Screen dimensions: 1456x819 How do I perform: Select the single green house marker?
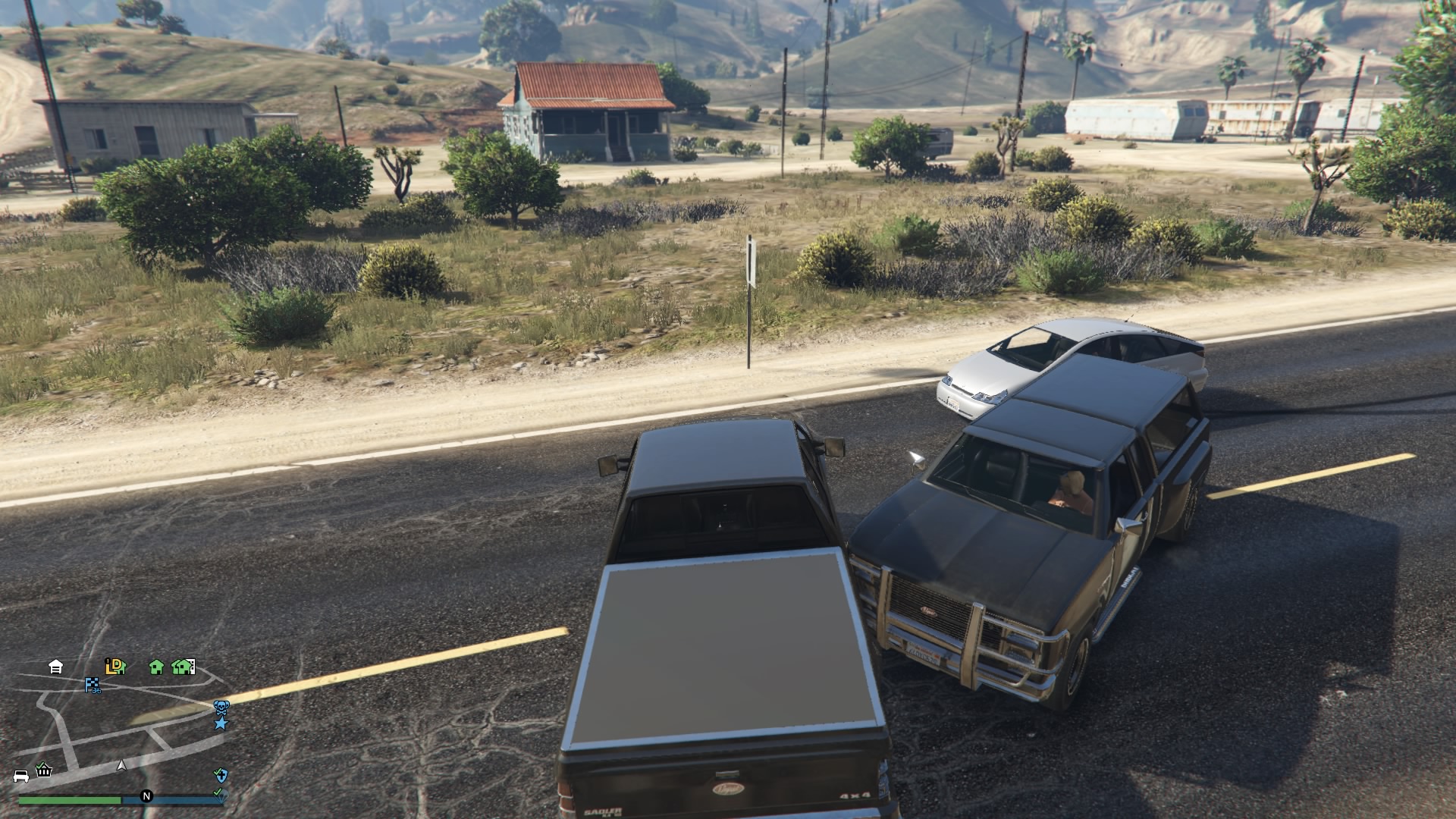click(x=156, y=667)
